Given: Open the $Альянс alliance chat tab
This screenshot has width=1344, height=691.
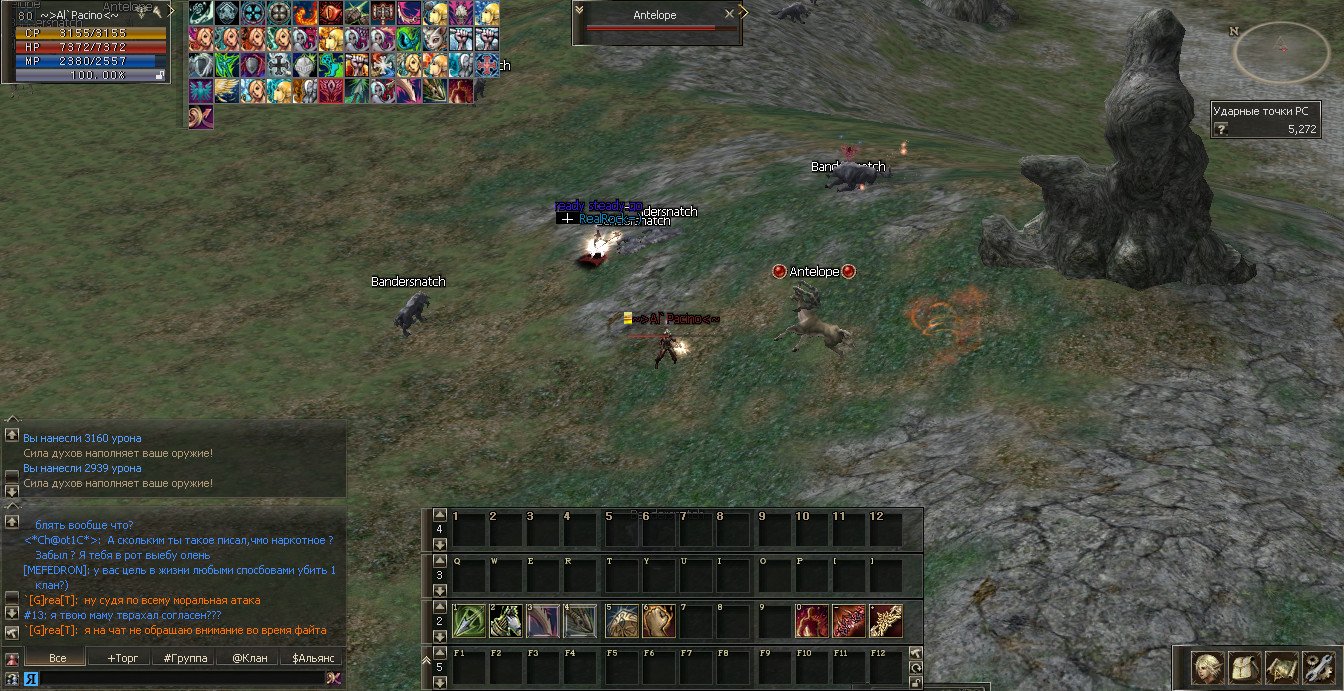Looking at the screenshot, I should point(311,658).
